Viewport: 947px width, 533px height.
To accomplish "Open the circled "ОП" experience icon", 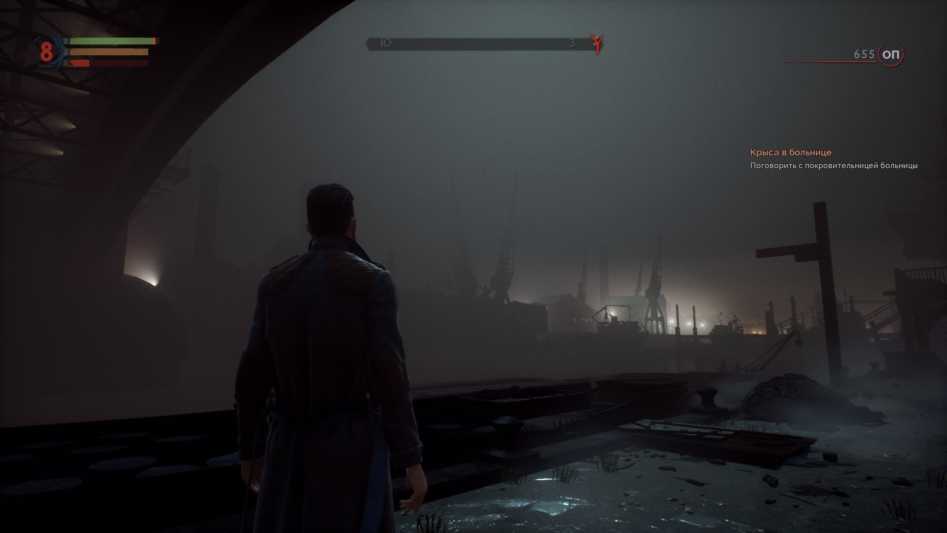I will 890,54.
